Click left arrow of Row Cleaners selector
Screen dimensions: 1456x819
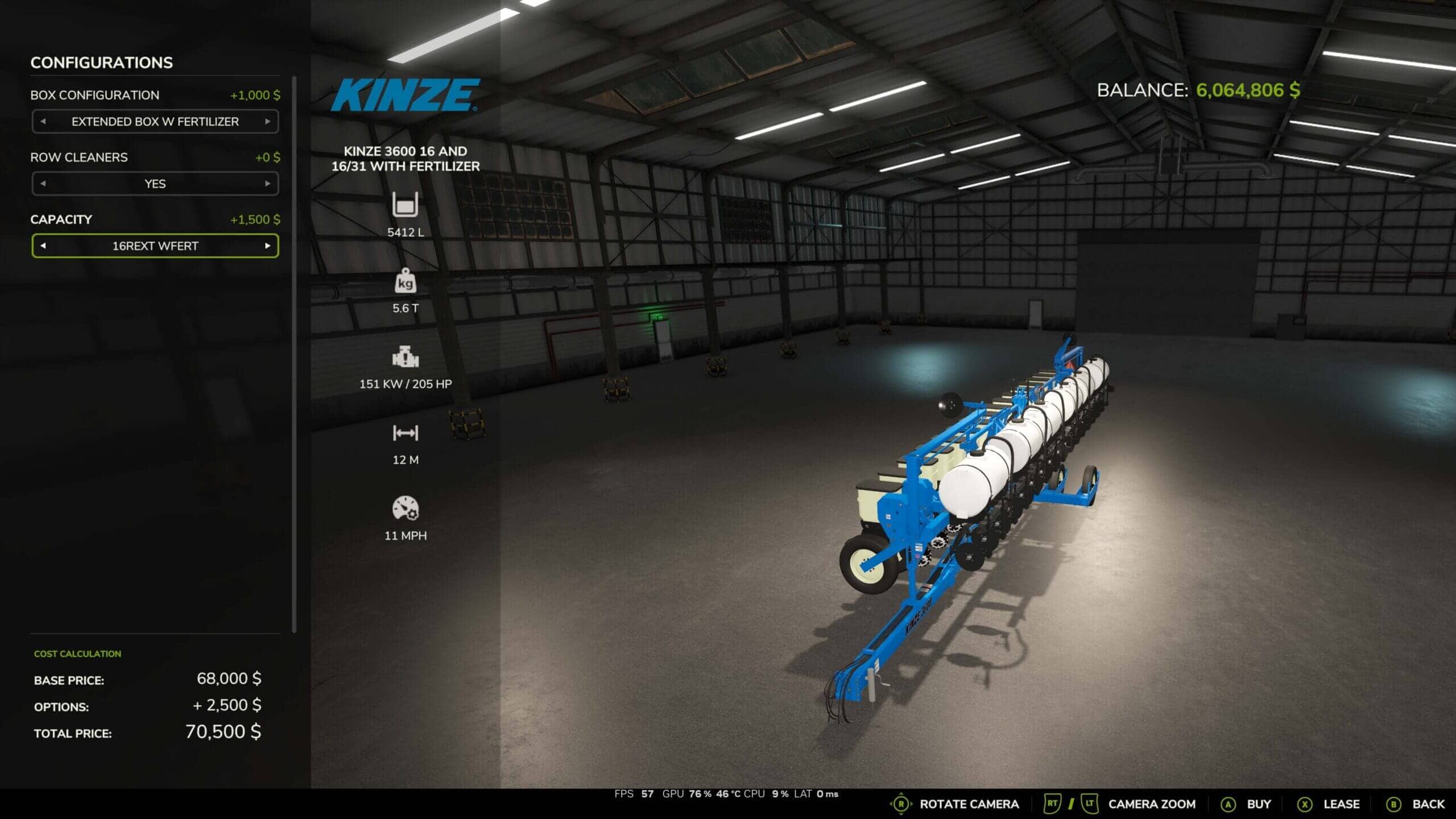coord(43,184)
